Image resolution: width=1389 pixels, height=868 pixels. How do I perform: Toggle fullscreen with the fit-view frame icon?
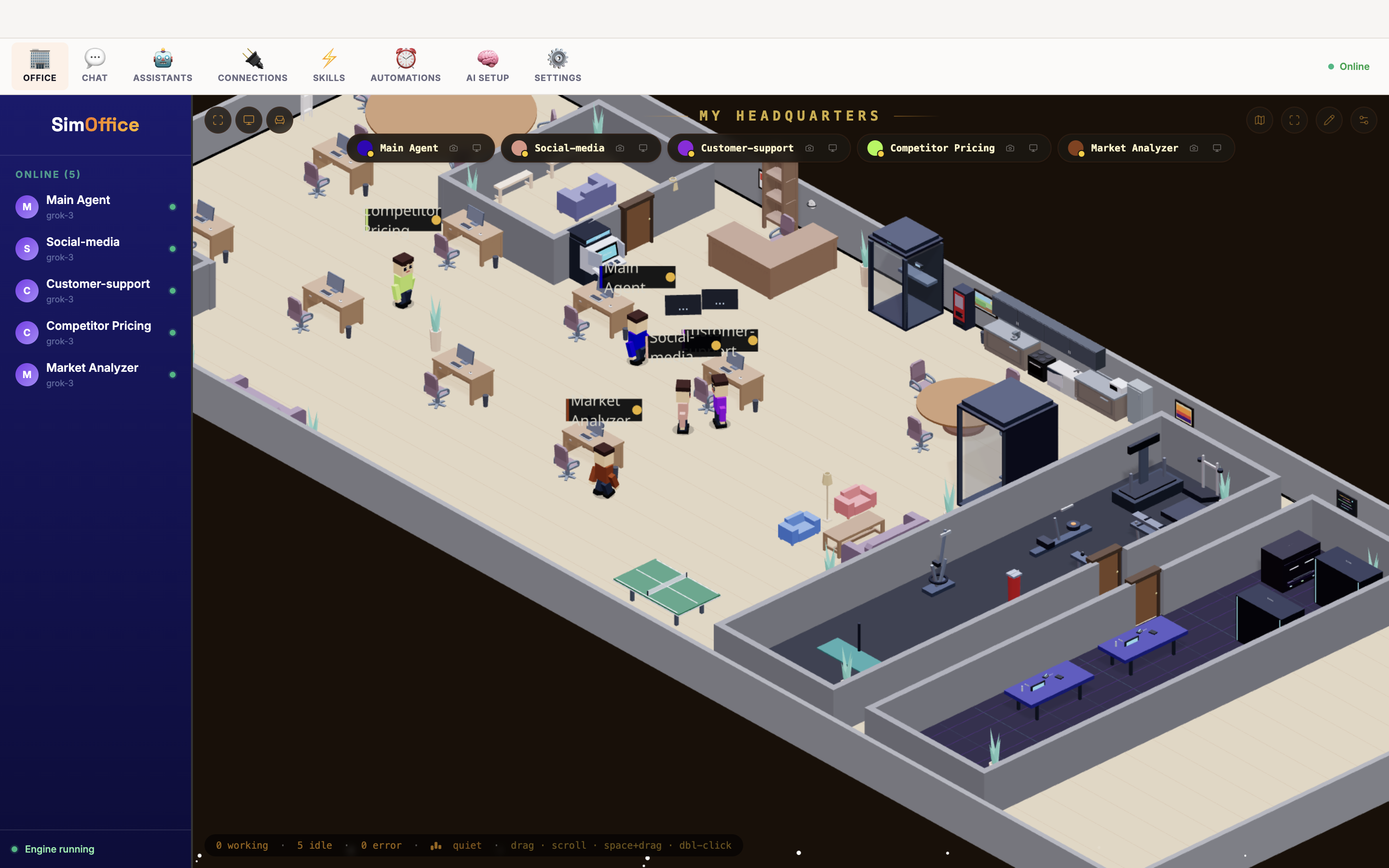point(218,120)
